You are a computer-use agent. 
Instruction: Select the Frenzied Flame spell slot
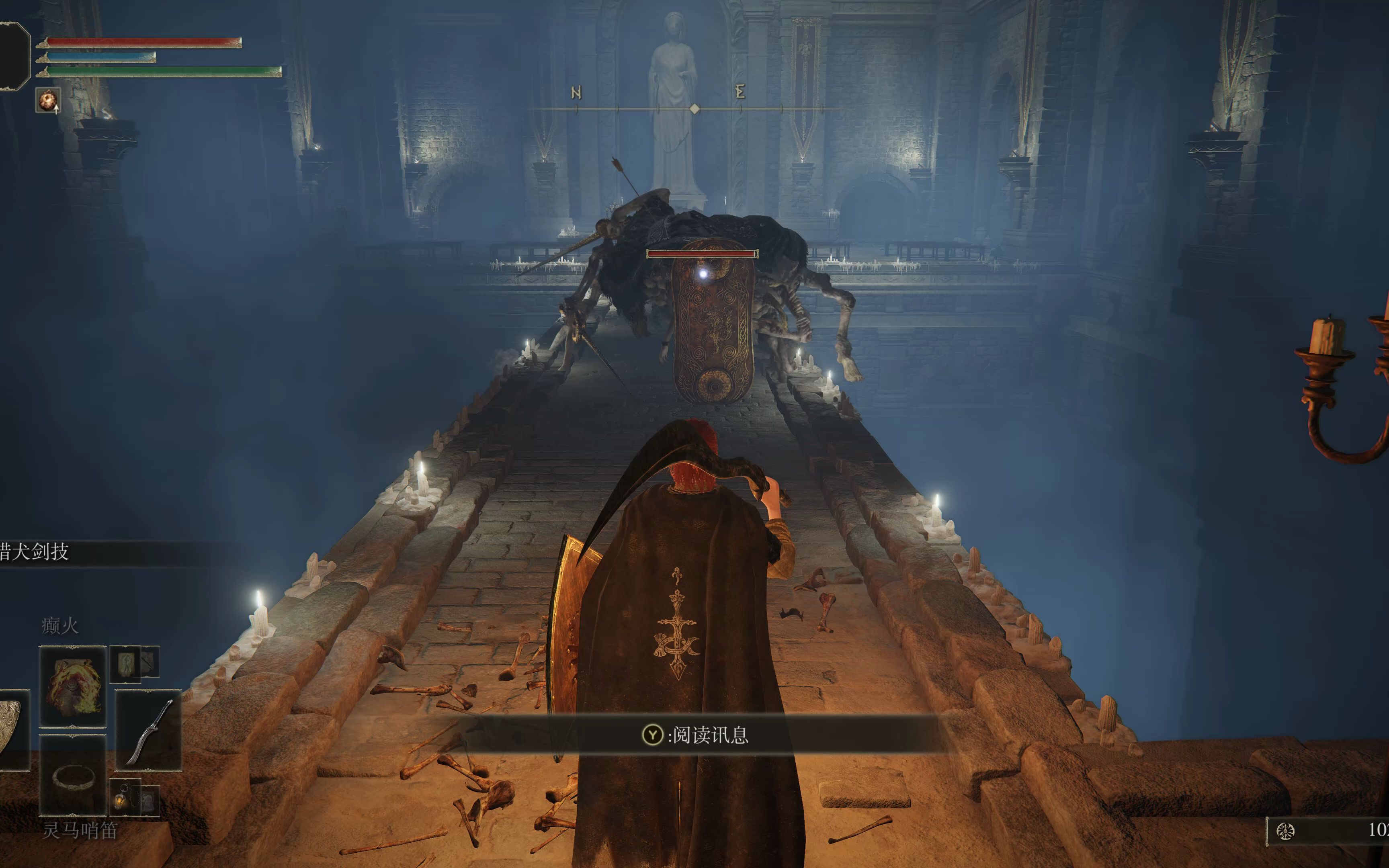coord(73,686)
